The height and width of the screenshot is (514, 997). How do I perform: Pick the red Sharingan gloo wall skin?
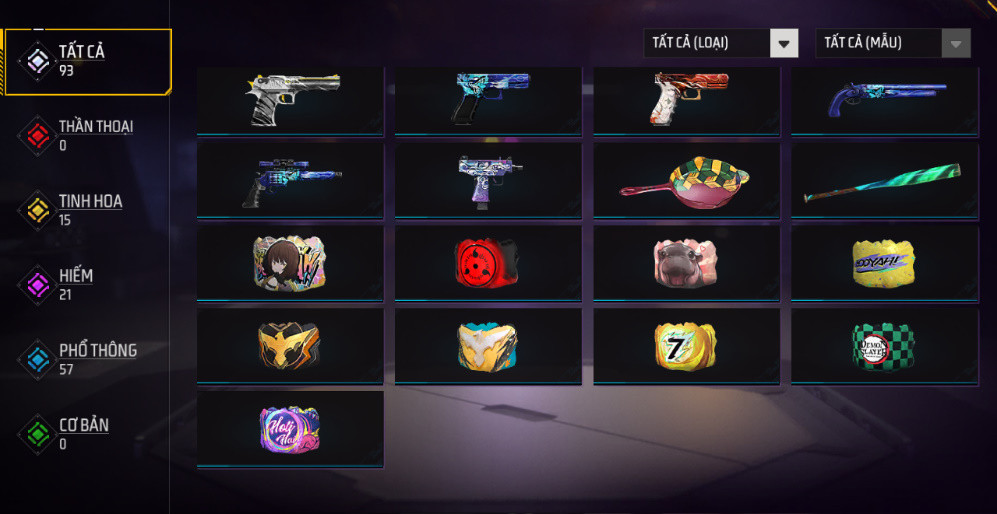pos(488,263)
